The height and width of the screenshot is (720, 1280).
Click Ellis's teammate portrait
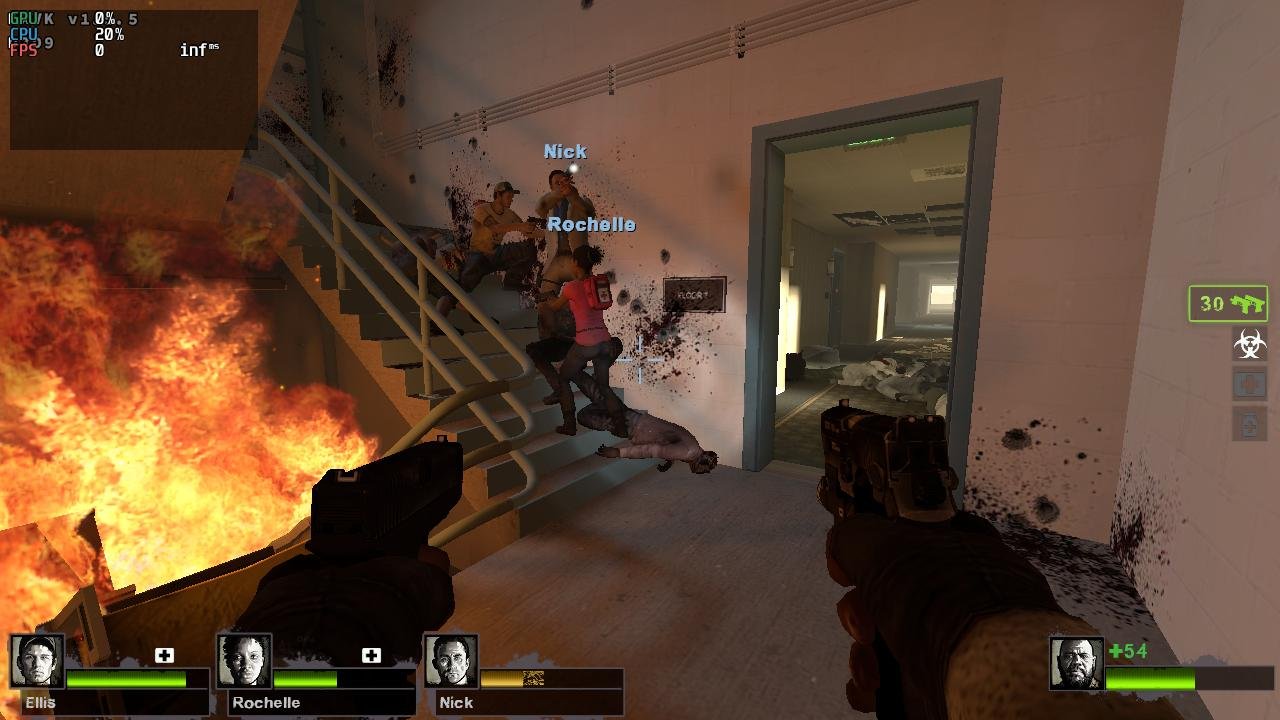tap(38, 661)
